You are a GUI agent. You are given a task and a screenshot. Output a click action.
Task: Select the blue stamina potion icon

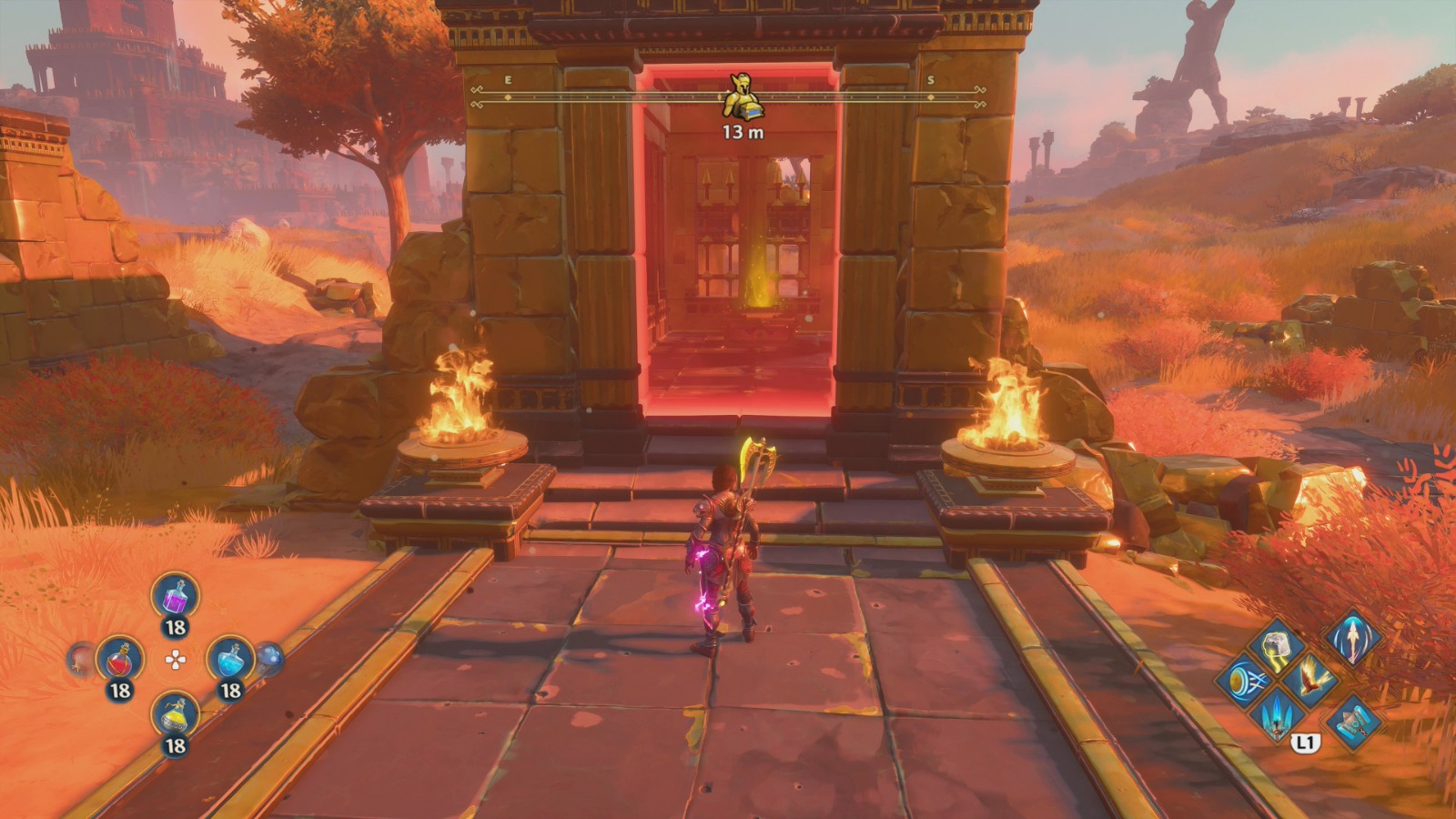229,660
